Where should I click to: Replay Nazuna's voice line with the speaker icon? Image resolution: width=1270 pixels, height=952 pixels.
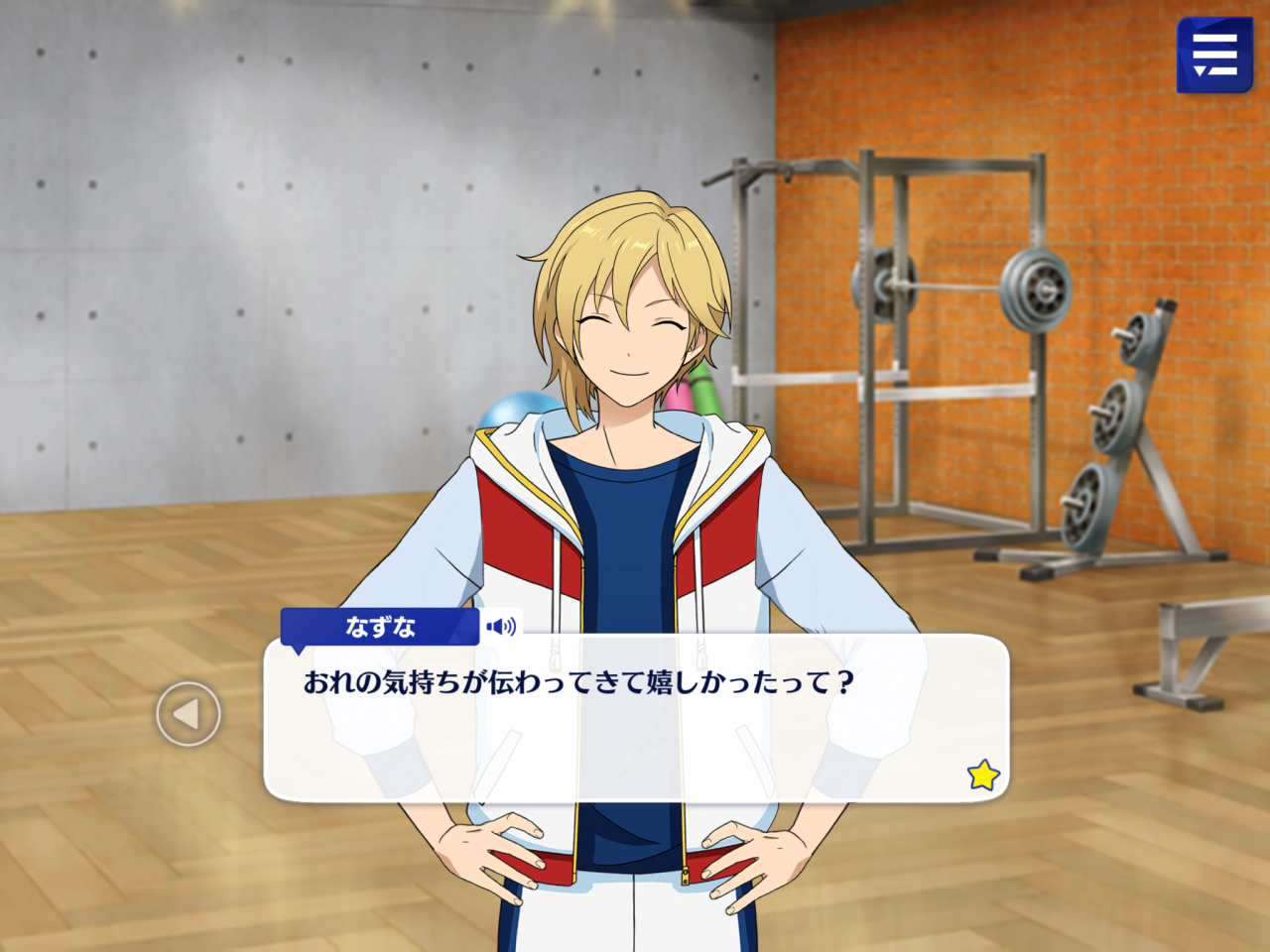tap(501, 627)
